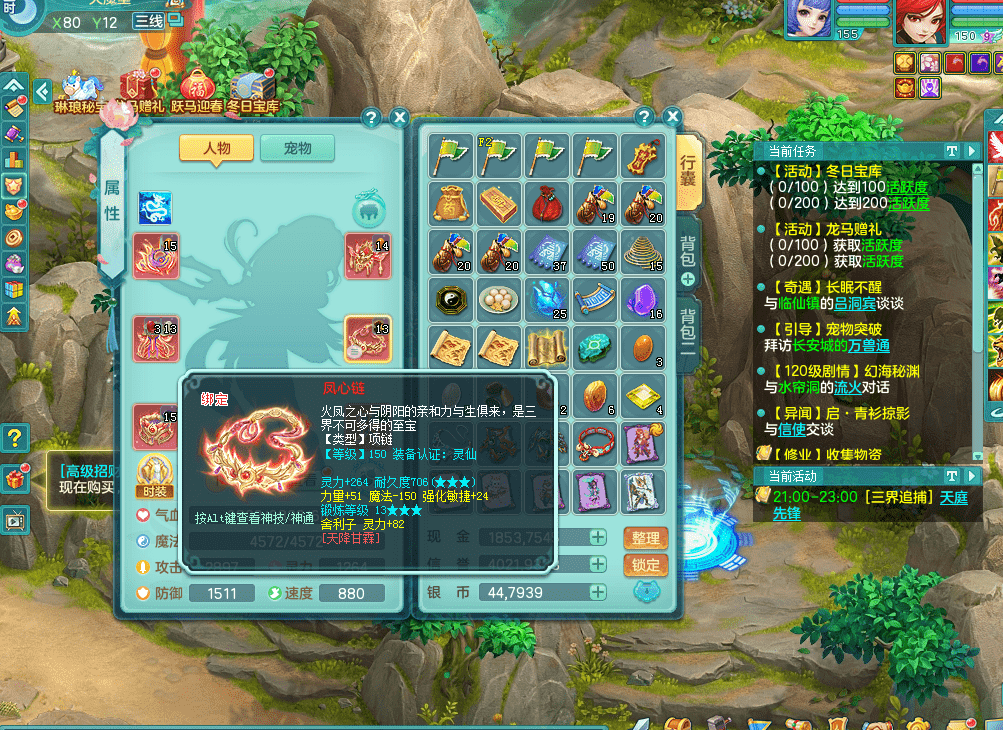Open help for the inventory panel
This screenshot has height=730, width=1003.
coord(644,117)
